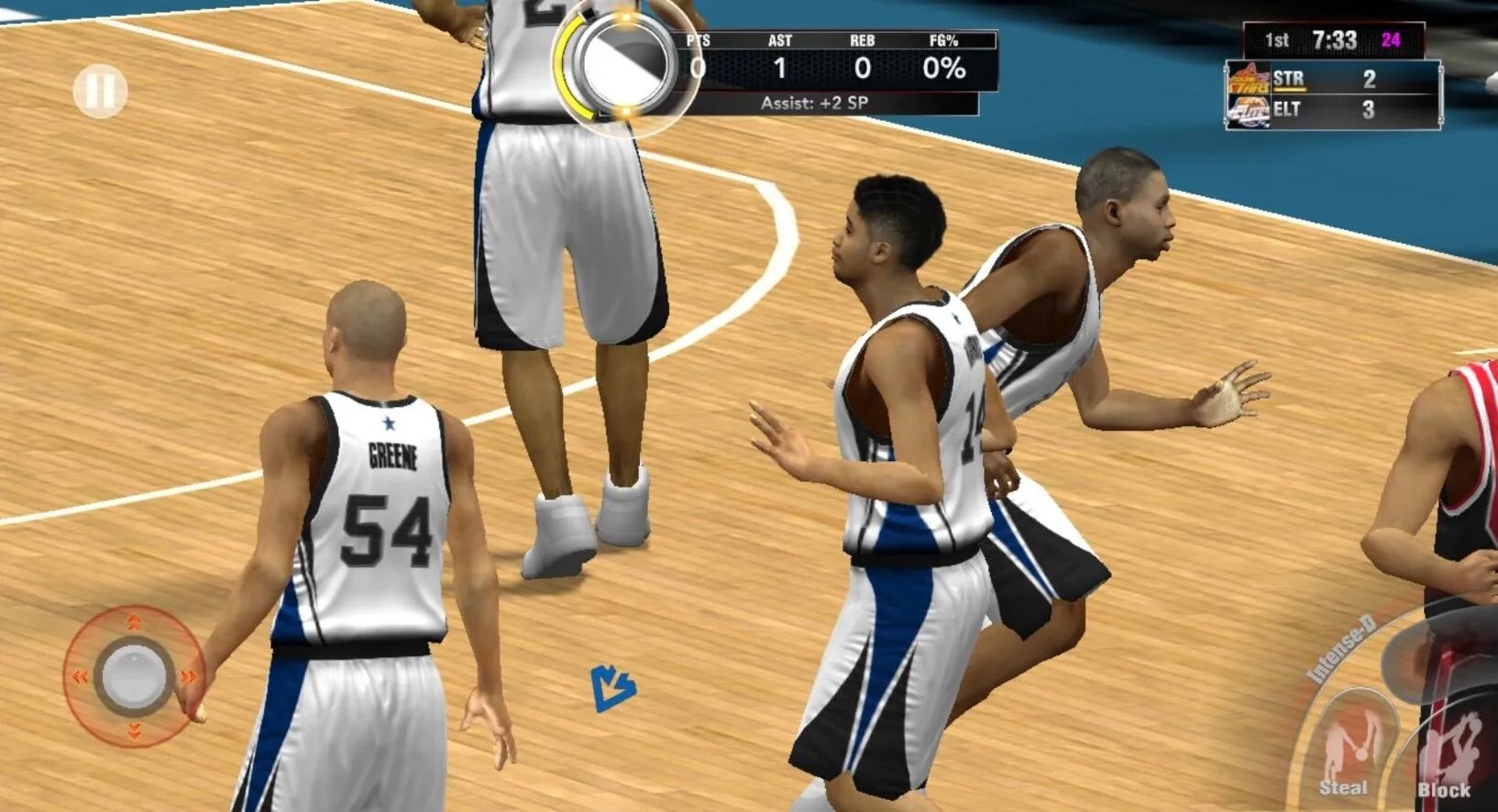1498x812 pixels.
Task: Tap the Assist +2 SP notification banner
Action: pyautogui.click(x=816, y=101)
